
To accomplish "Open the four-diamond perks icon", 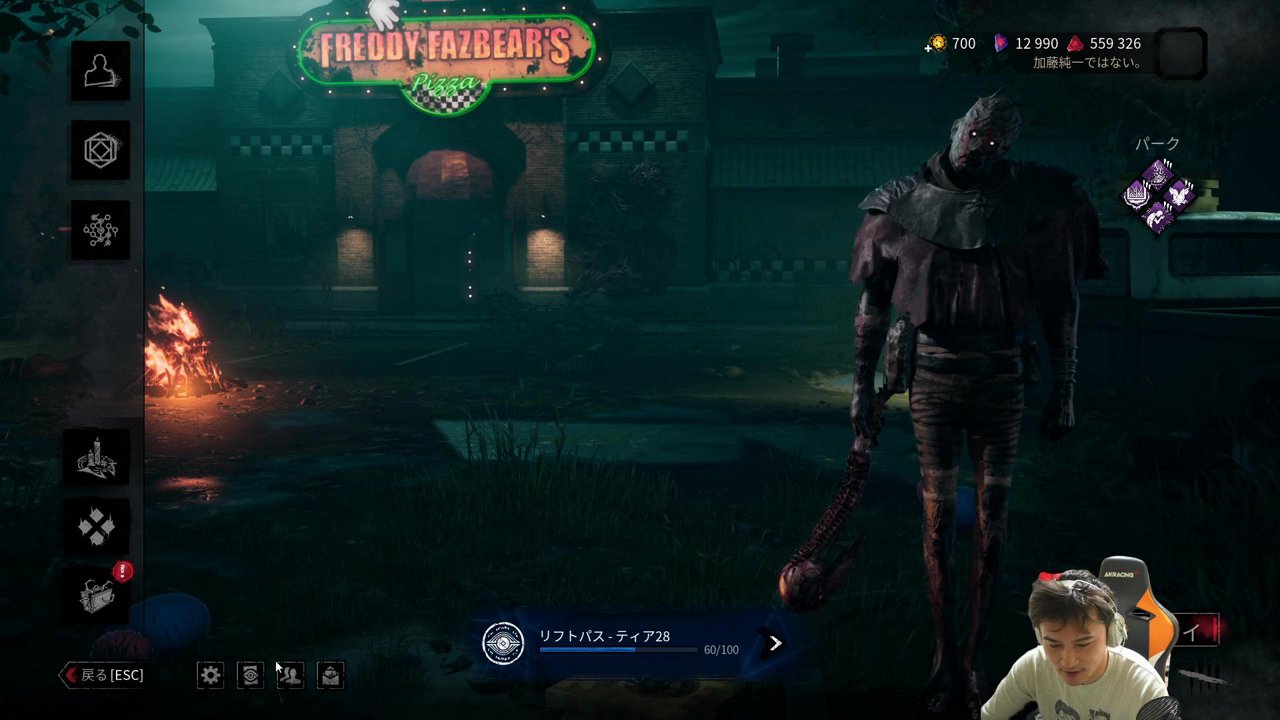I will [97, 526].
